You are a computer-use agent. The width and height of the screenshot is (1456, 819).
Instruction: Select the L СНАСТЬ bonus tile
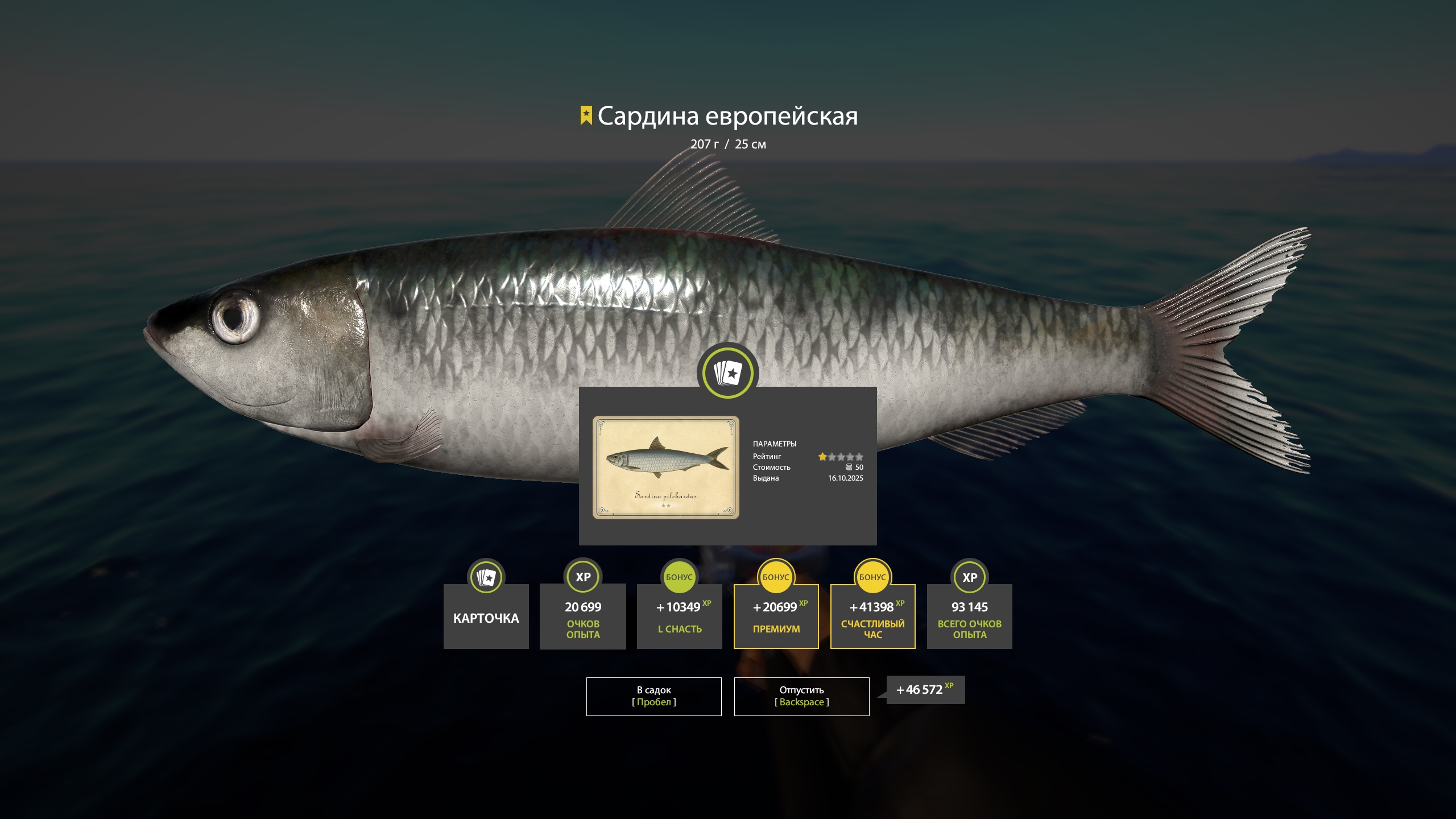coord(679,617)
